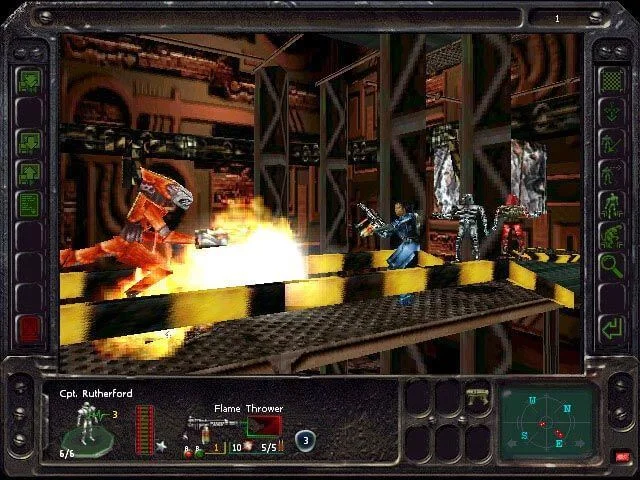Click the compass minimap

549,426
